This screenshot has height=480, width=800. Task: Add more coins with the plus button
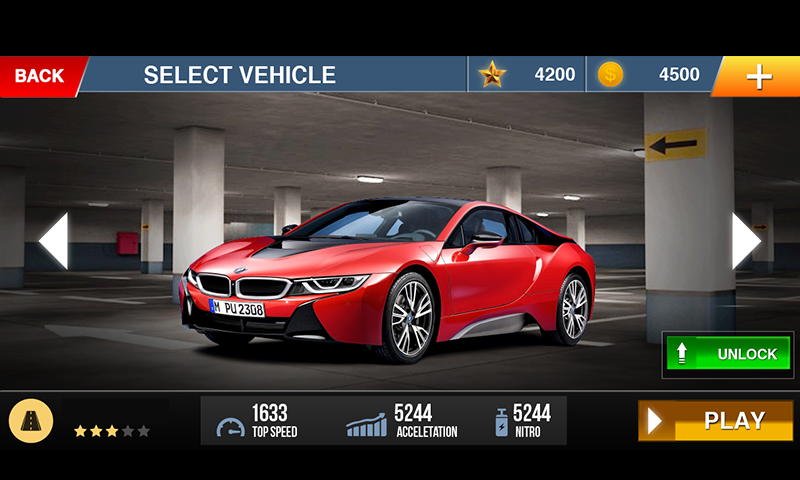[x=758, y=76]
